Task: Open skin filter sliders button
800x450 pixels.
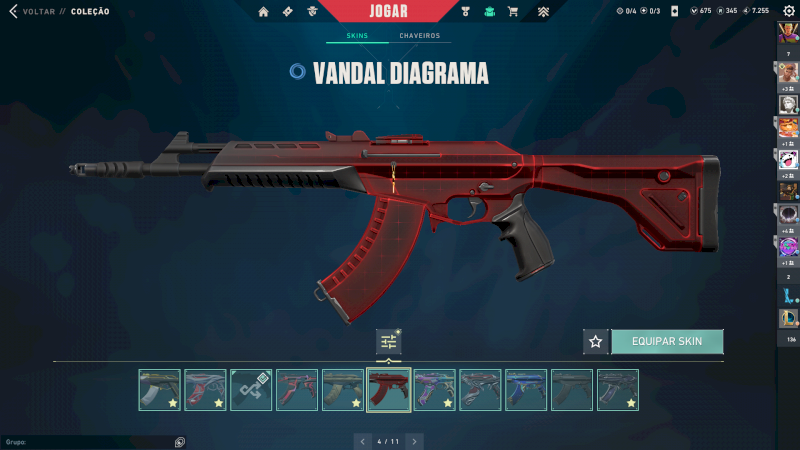Action: (388, 342)
